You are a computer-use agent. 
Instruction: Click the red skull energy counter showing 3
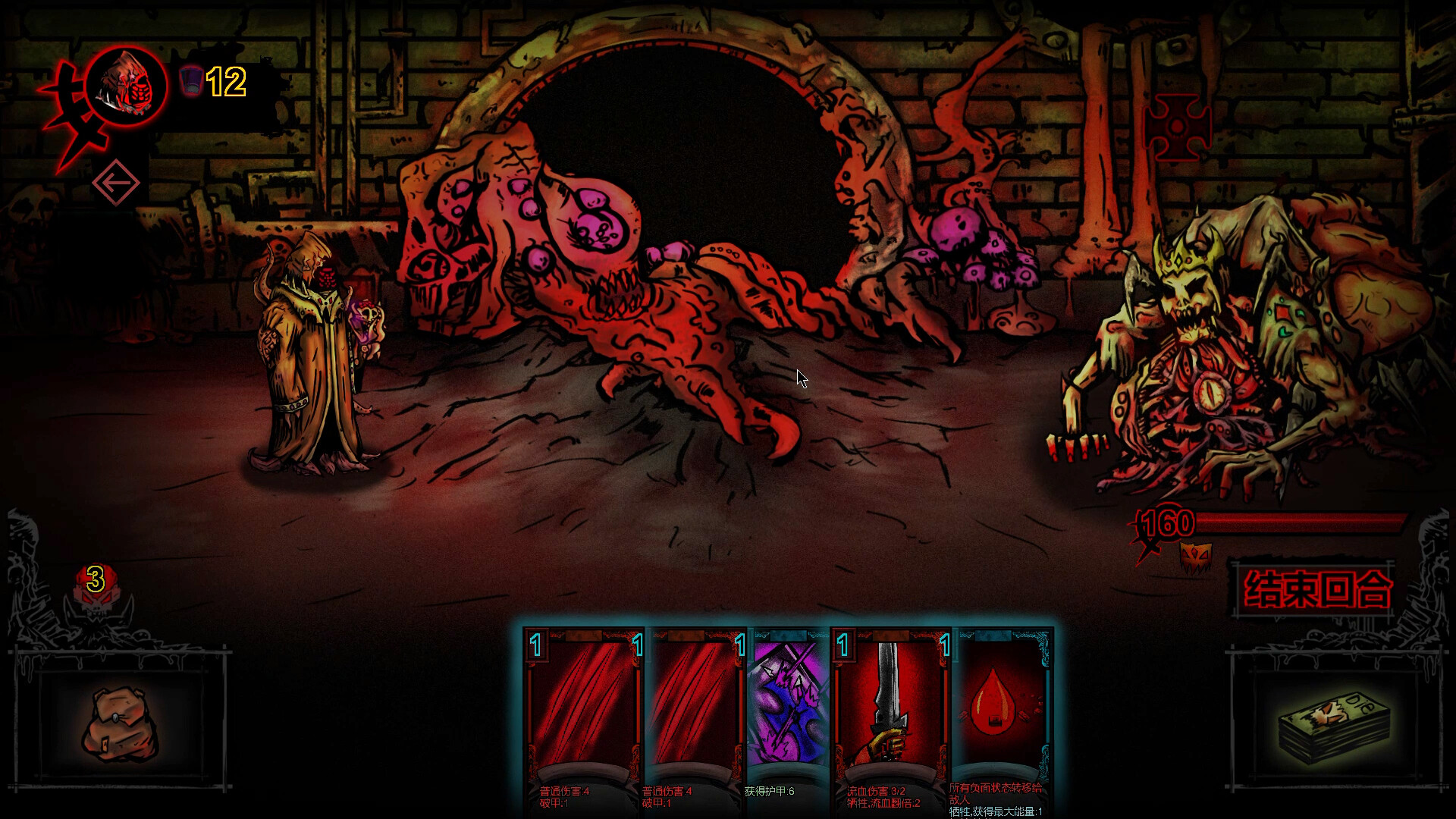coord(93,579)
